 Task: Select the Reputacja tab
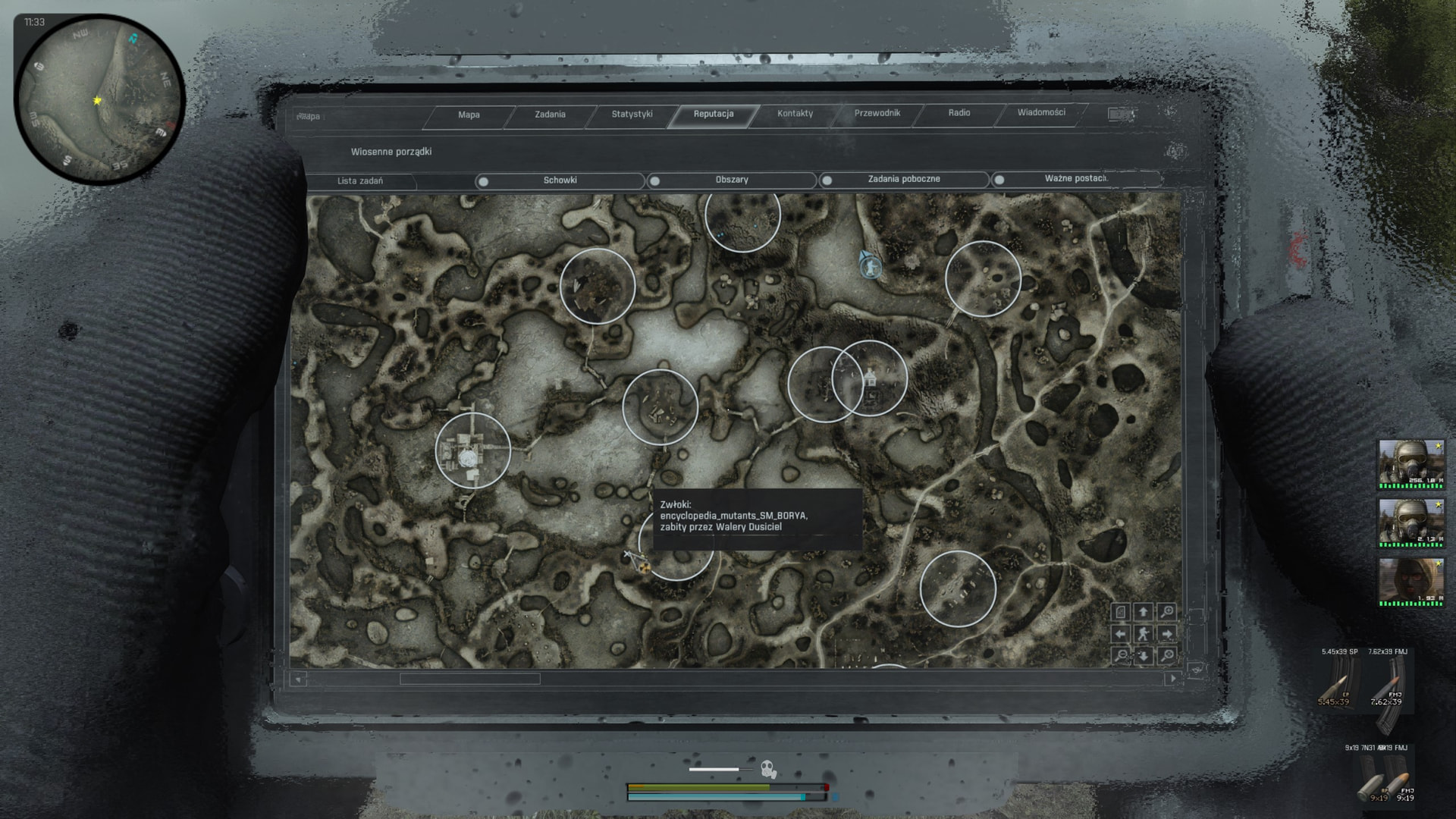(713, 114)
